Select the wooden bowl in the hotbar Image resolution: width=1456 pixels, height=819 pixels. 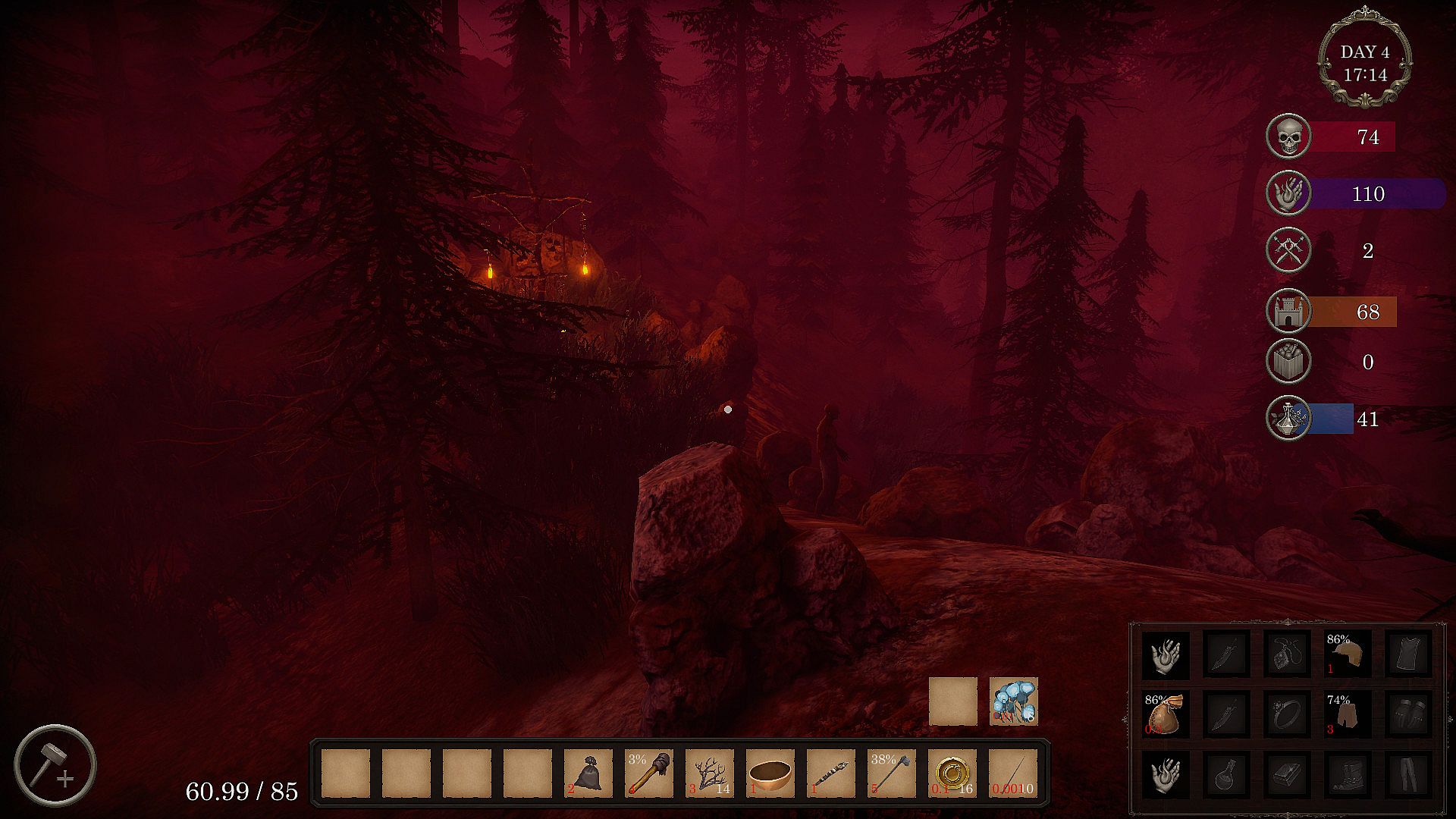pyautogui.click(x=770, y=773)
